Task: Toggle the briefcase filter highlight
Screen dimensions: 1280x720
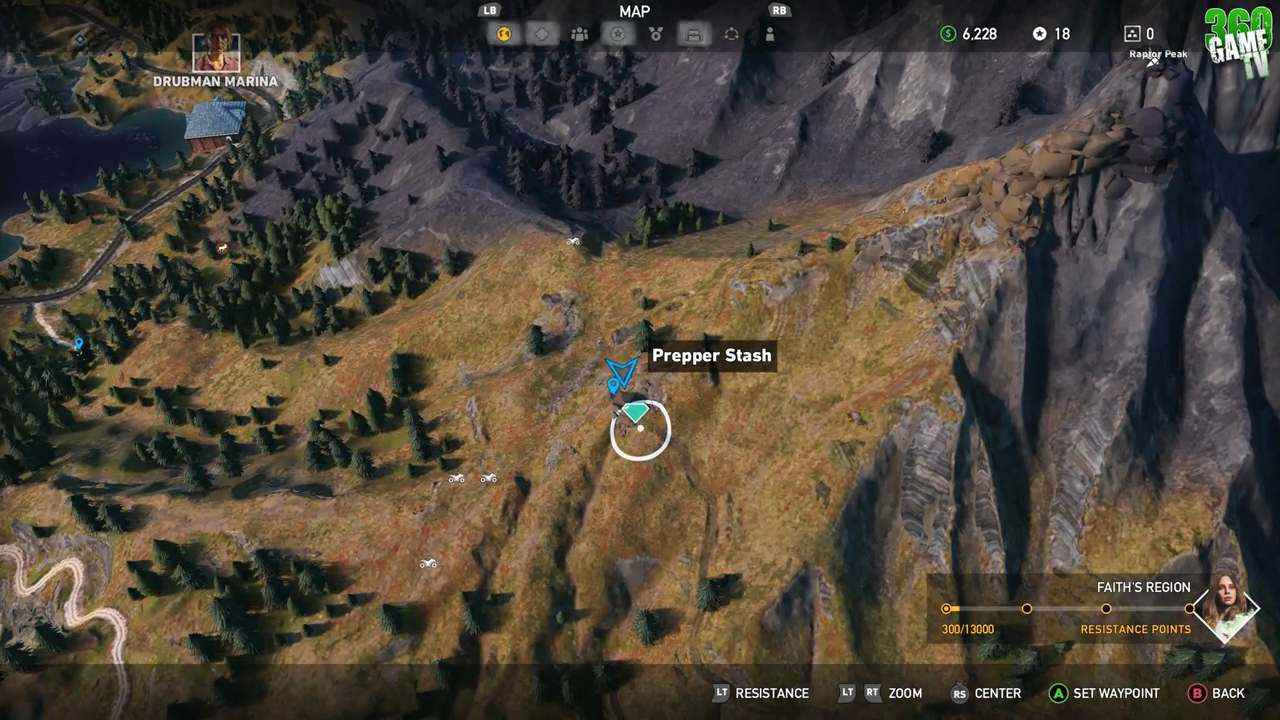Action: tap(694, 33)
